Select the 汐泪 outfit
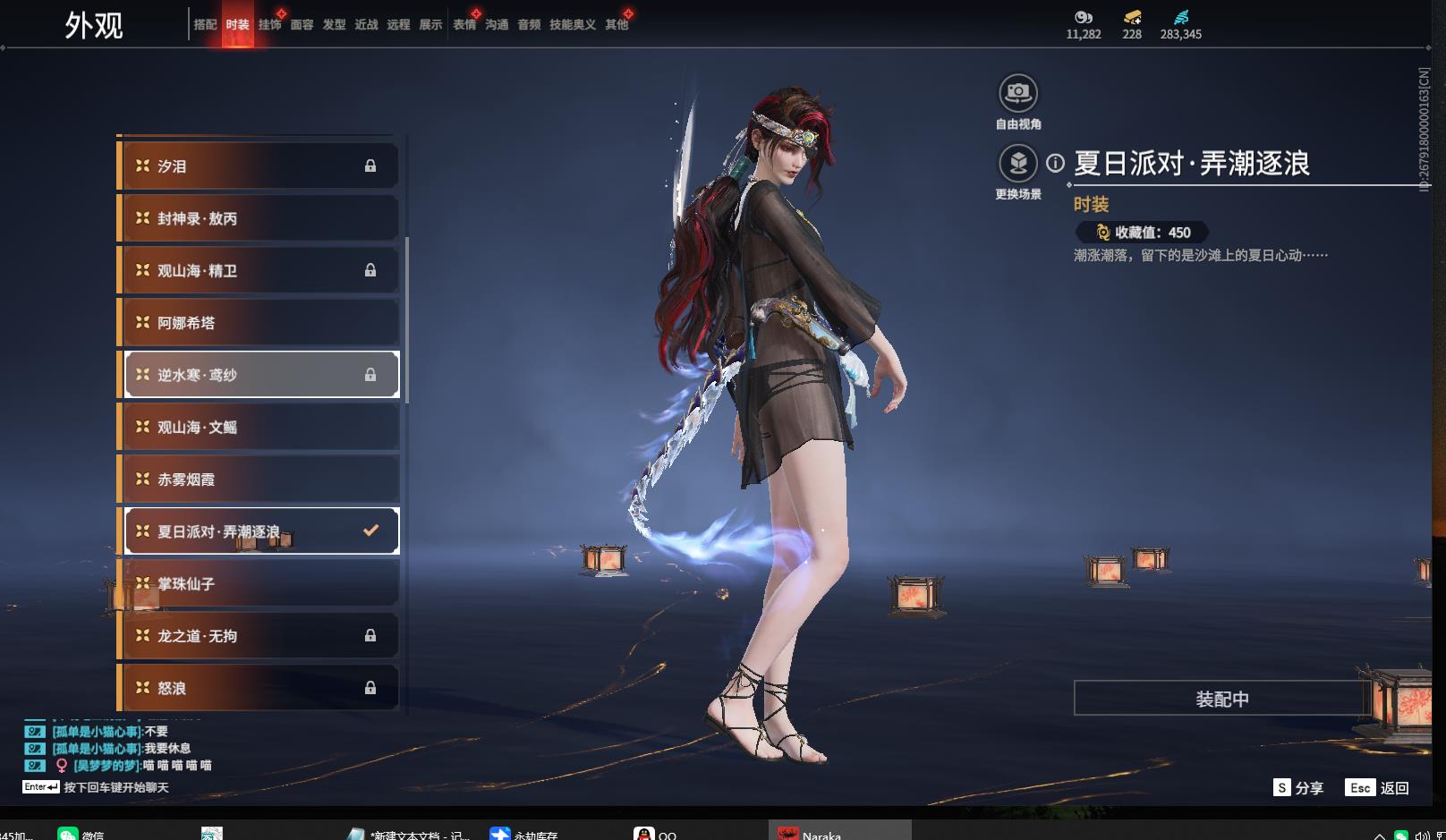 click(x=259, y=166)
